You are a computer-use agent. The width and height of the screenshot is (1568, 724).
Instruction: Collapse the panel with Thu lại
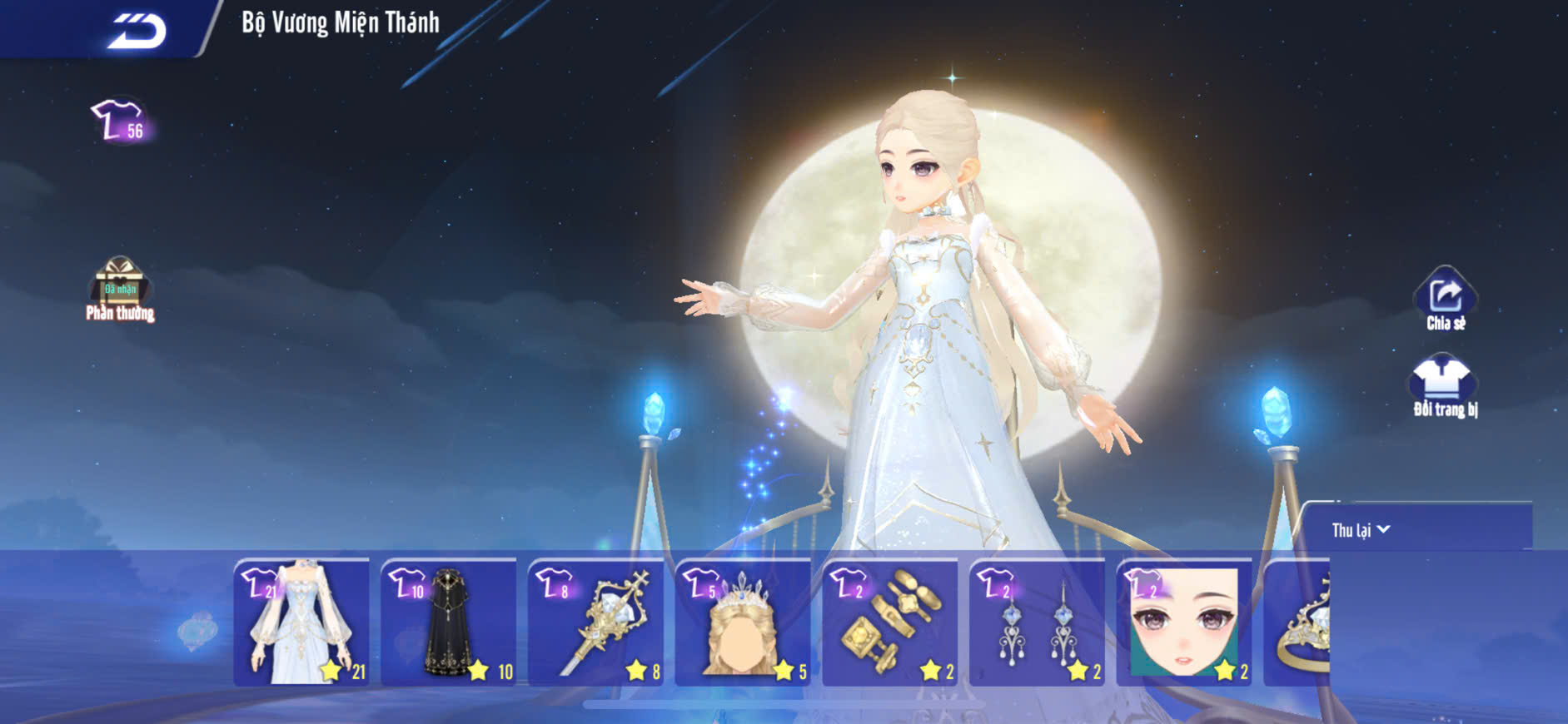(1361, 530)
